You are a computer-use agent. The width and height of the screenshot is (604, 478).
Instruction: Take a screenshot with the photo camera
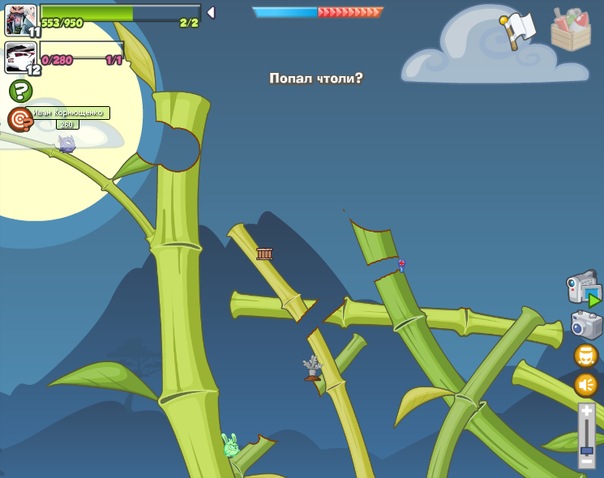[586, 324]
